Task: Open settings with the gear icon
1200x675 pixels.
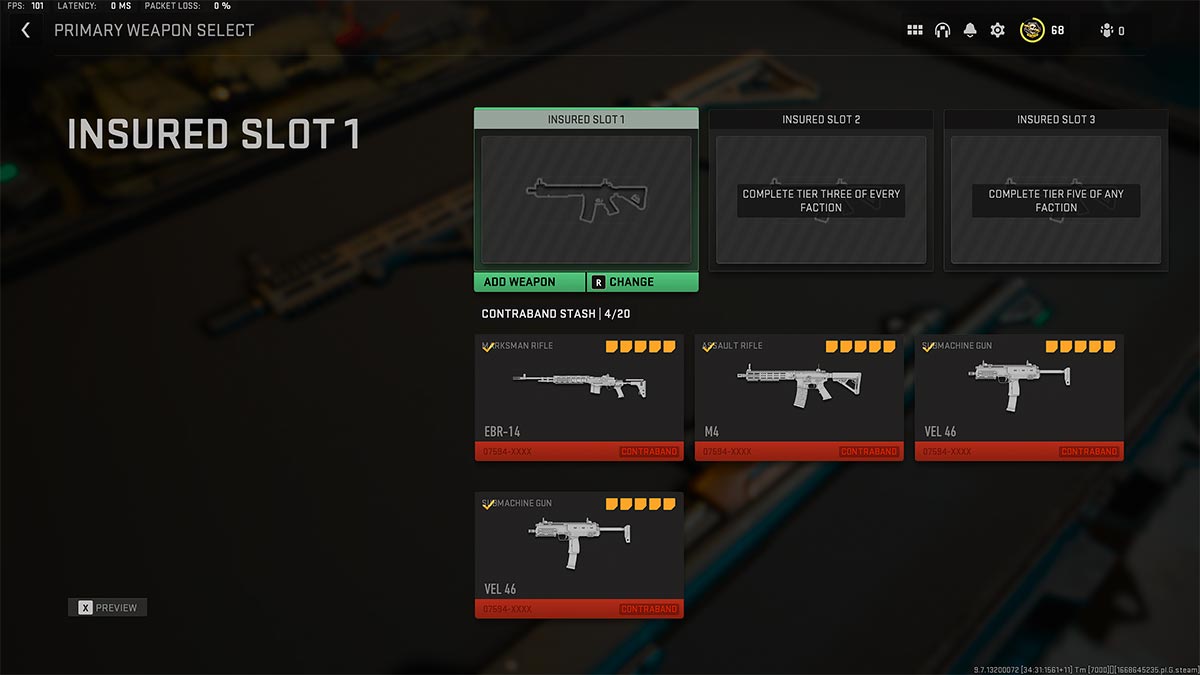Action: pos(997,30)
